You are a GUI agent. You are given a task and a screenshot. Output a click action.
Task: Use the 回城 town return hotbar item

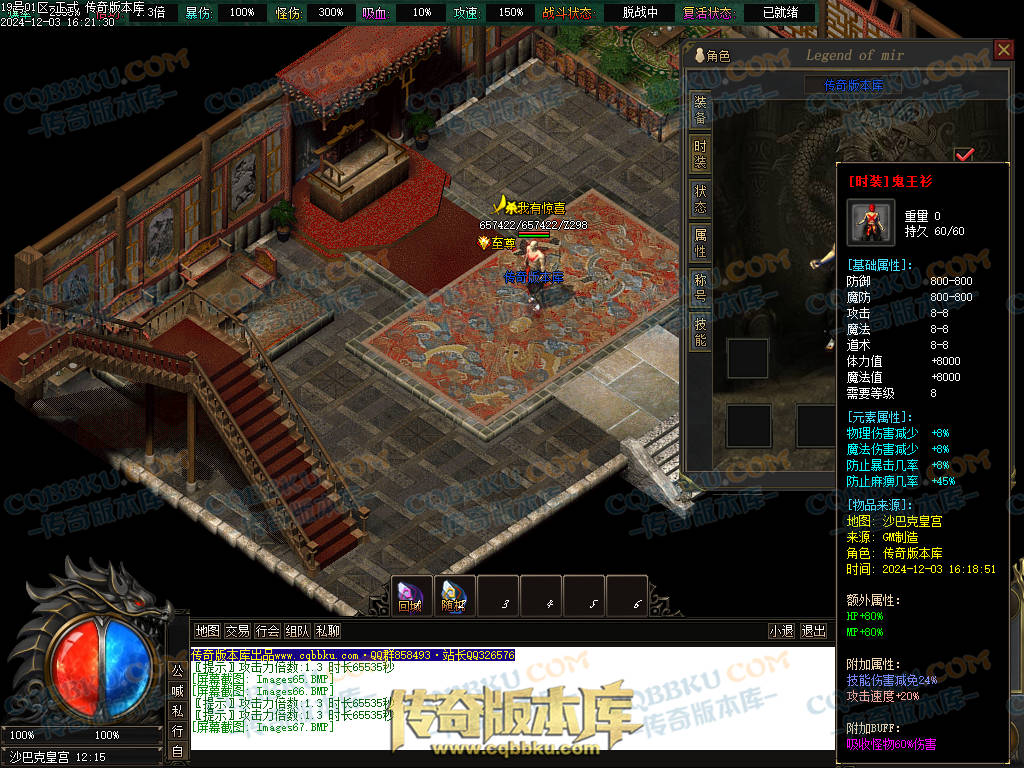tap(411, 596)
